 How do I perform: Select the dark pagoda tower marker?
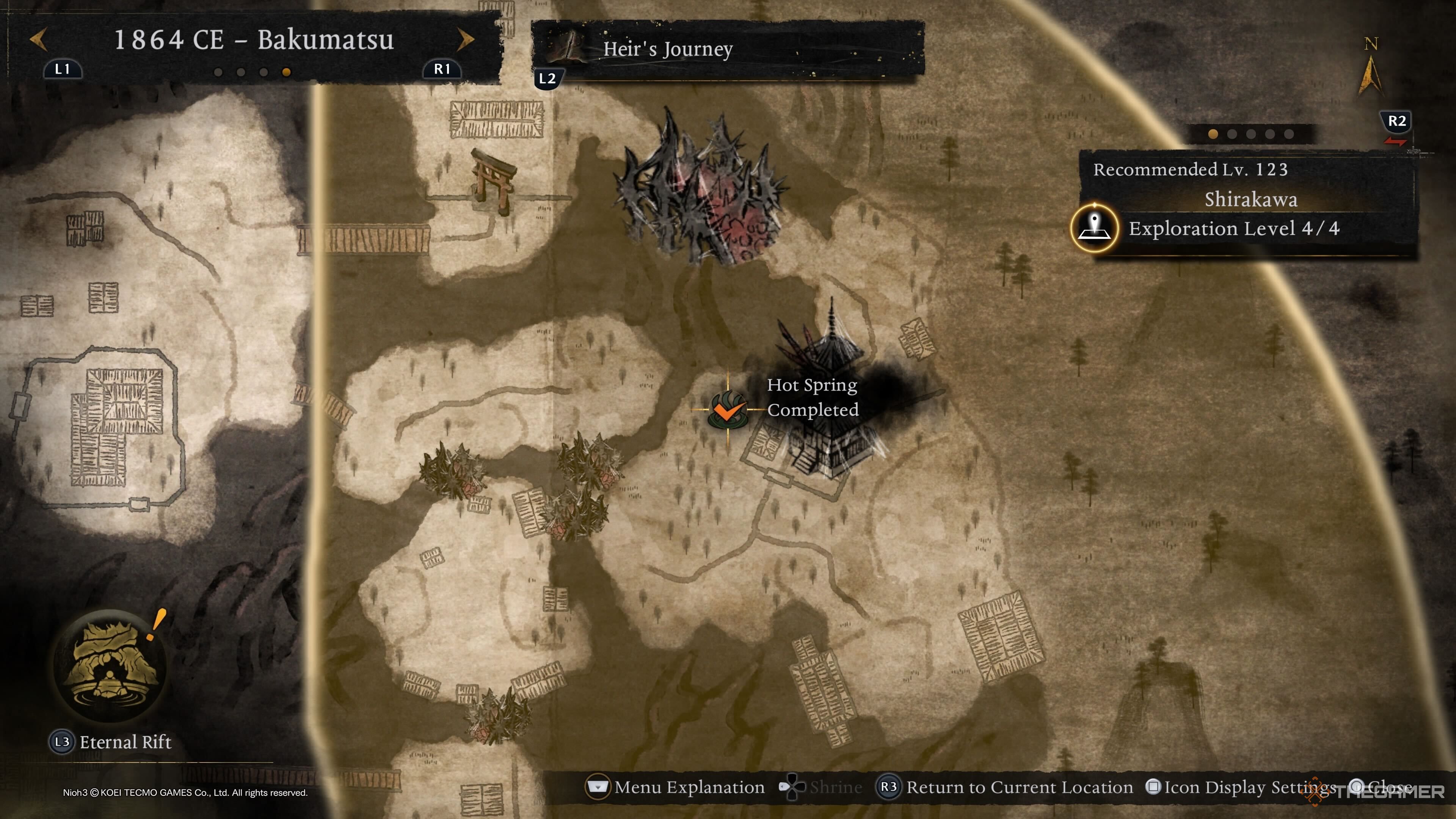(831, 395)
